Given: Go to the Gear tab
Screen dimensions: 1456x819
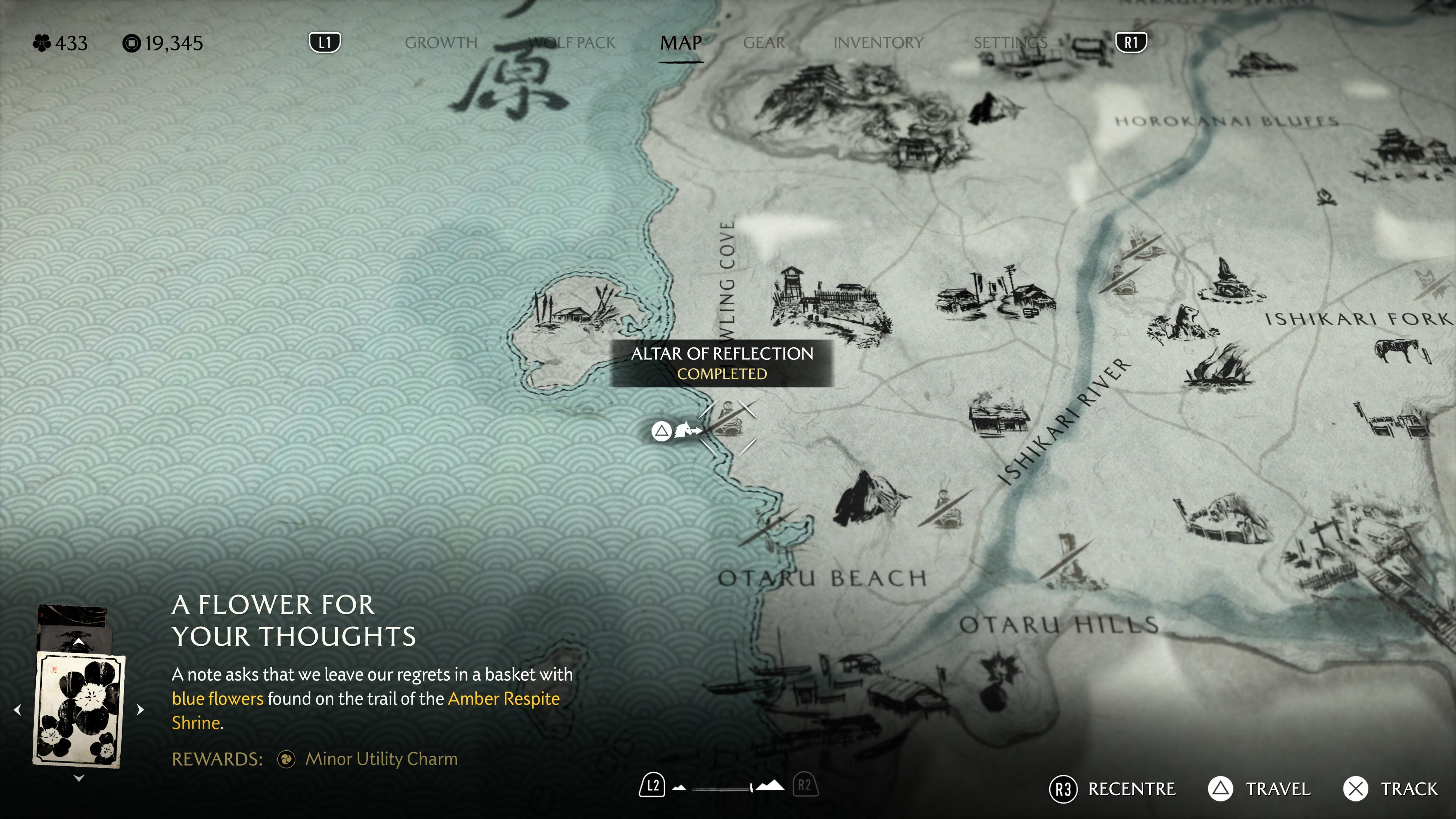Looking at the screenshot, I should 764,43.
